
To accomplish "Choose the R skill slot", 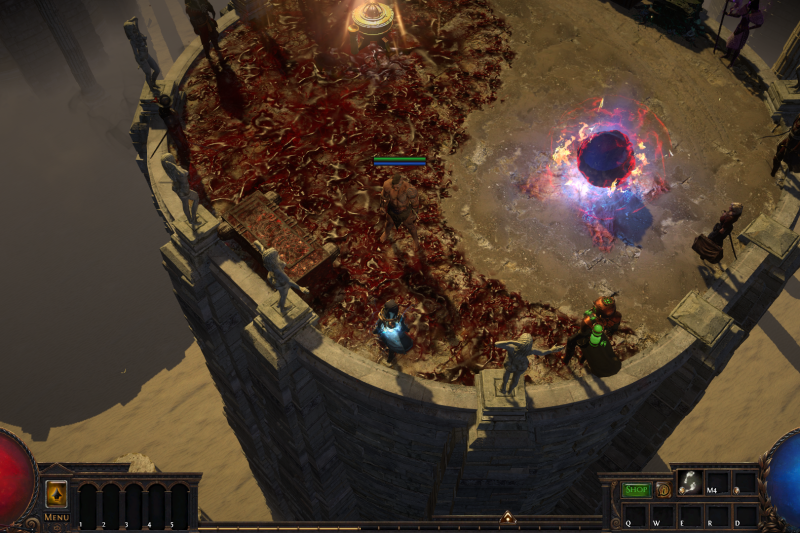I will pyautogui.click(x=717, y=515).
